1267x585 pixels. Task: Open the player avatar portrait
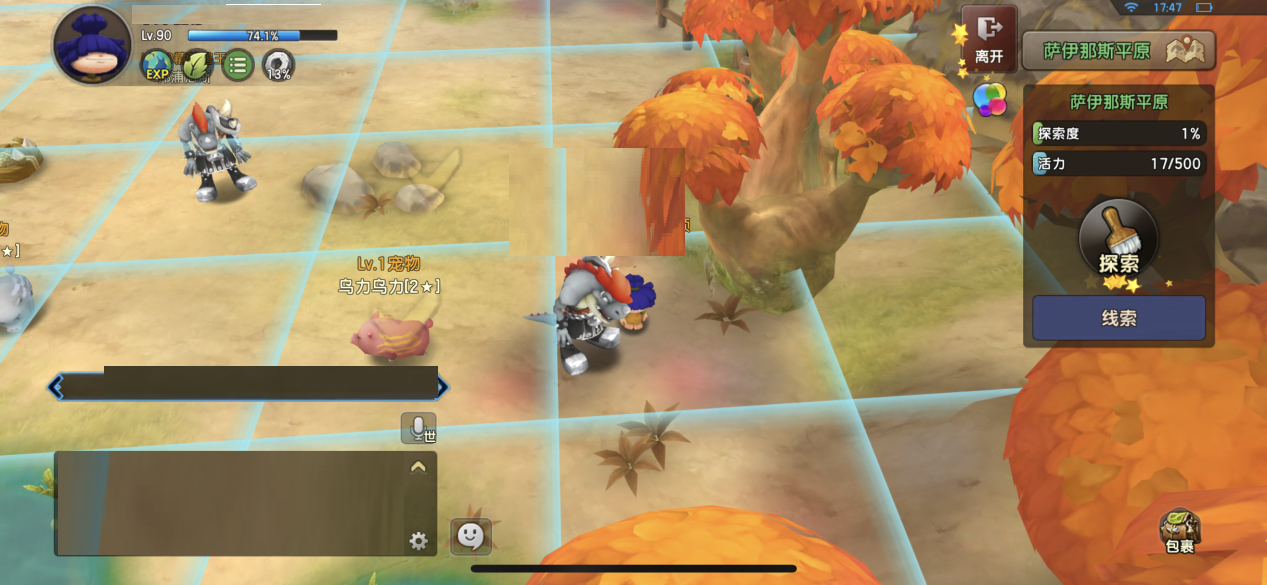91,46
